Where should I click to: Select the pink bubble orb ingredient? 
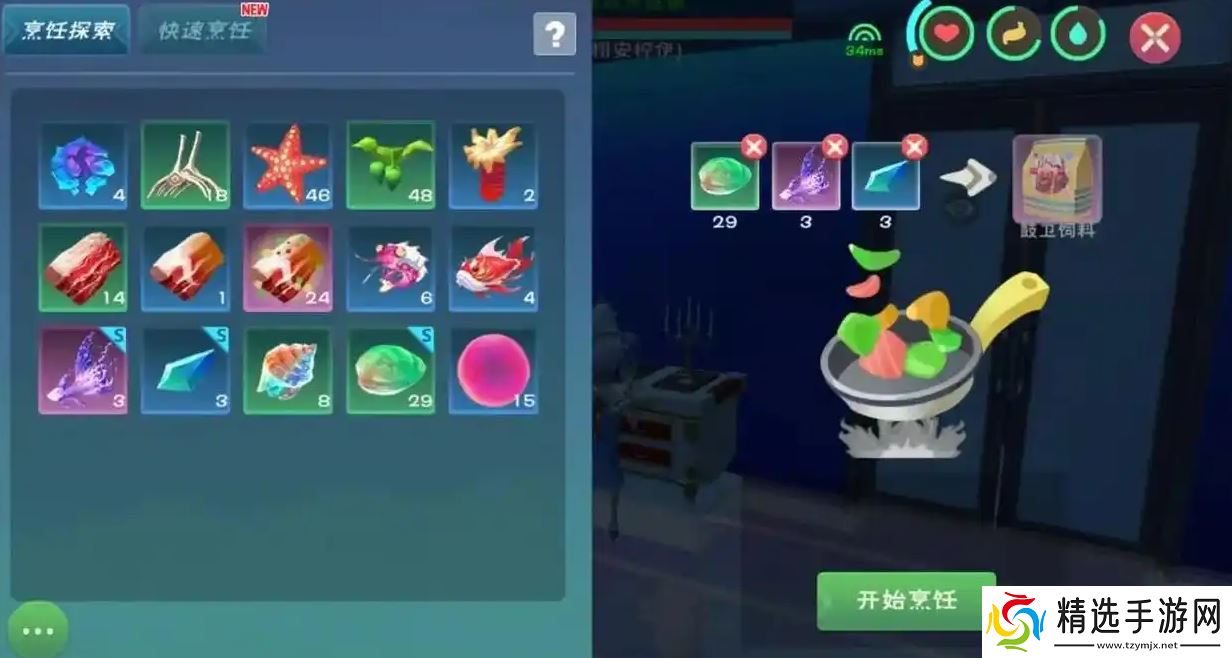click(492, 370)
